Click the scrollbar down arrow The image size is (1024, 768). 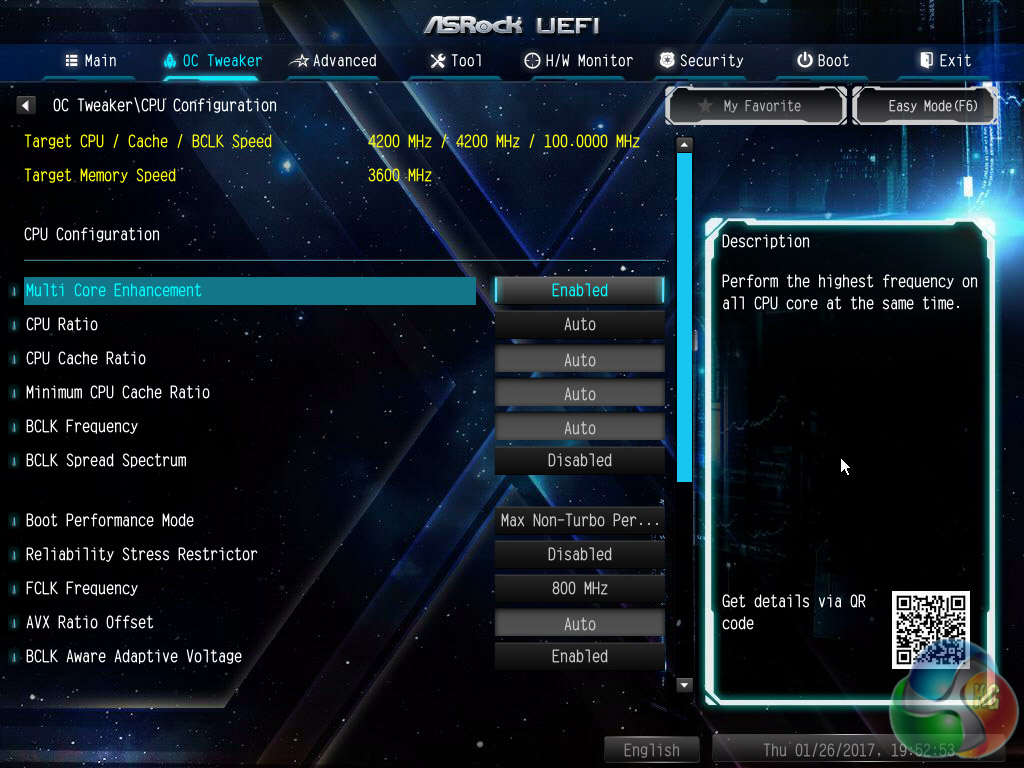[685, 685]
